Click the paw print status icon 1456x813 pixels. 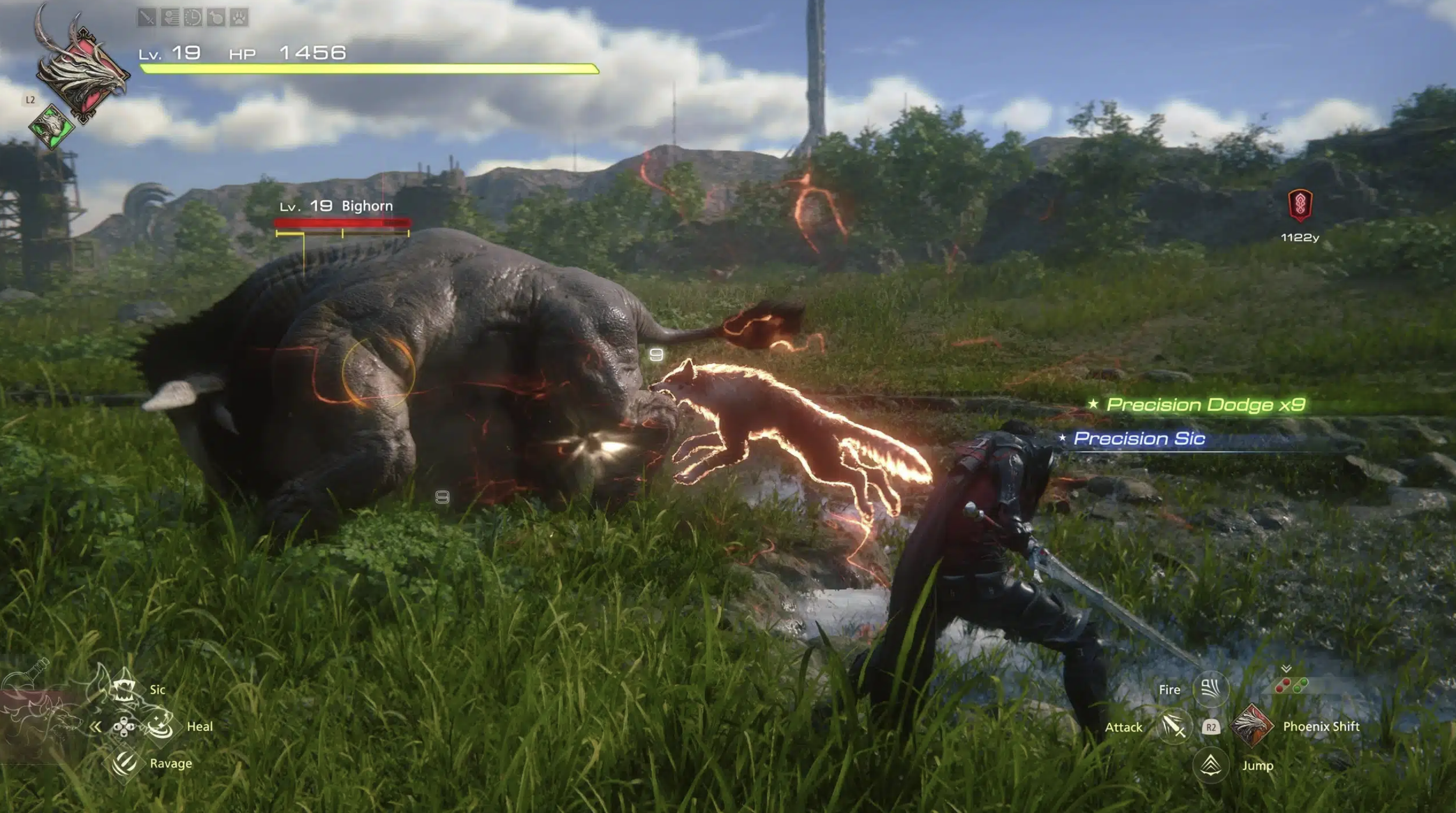point(239,17)
